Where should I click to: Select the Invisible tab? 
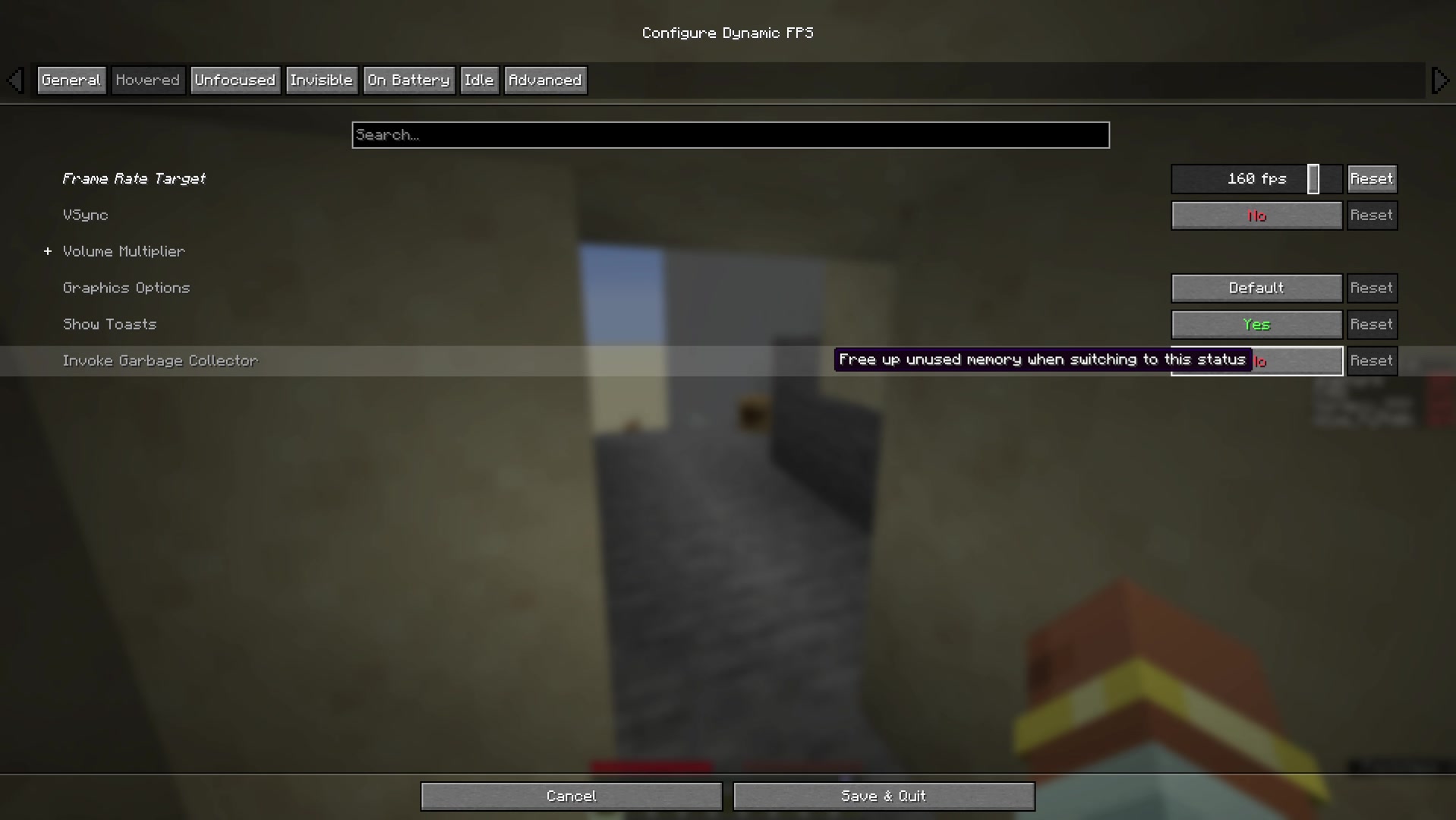click(322, 80)
